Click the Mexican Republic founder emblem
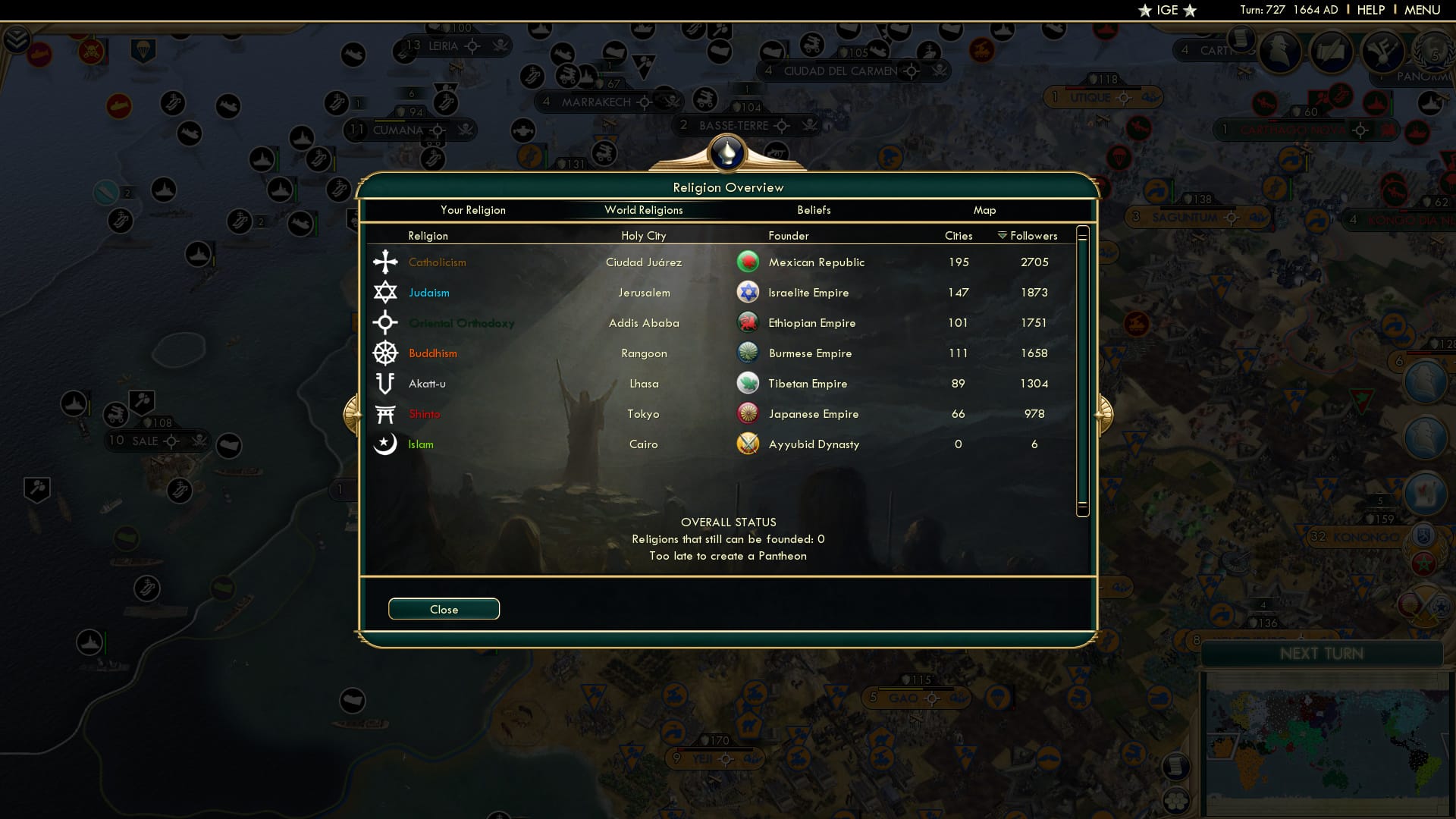This screenshot has width=1456, height=819. 748,262
